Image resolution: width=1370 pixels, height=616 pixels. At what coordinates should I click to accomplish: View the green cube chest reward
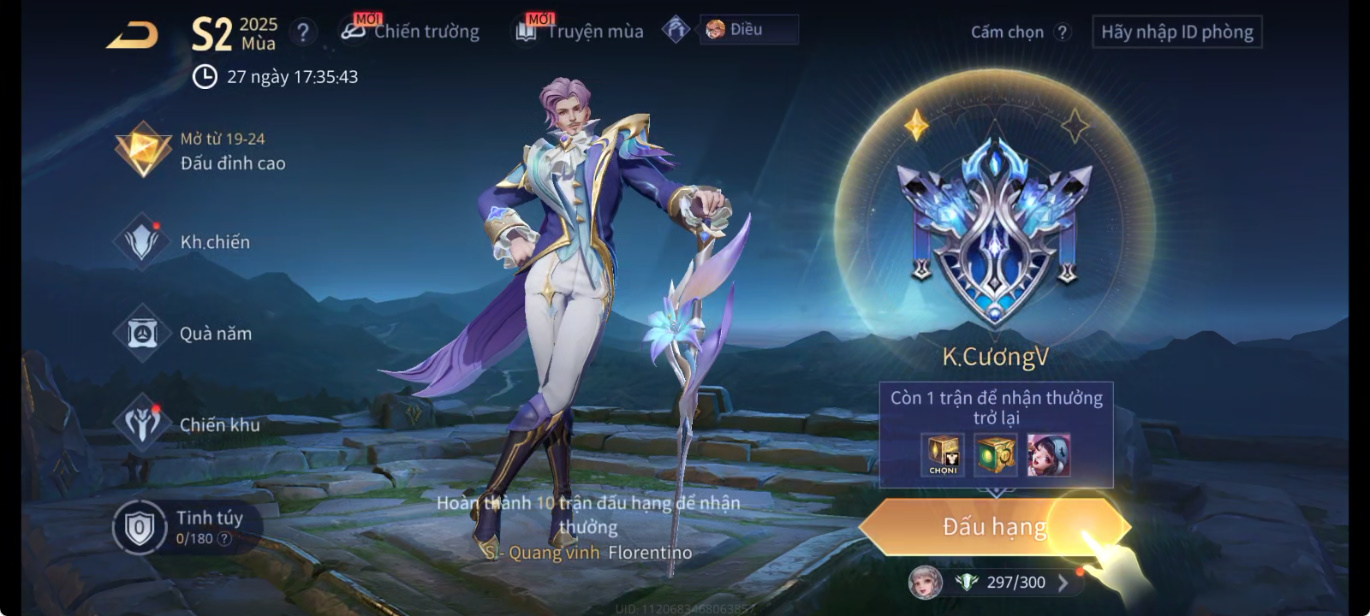pyautogui.click(x=996, y=455)
